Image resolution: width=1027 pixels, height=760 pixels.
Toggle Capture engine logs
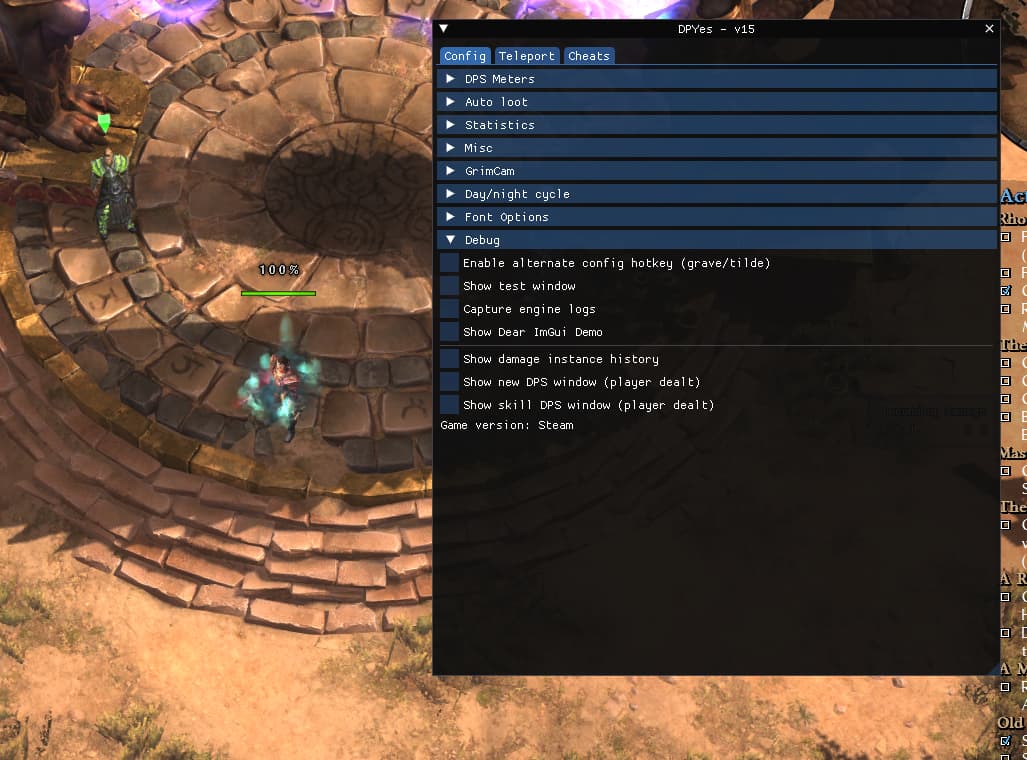(x=450, y=309)
